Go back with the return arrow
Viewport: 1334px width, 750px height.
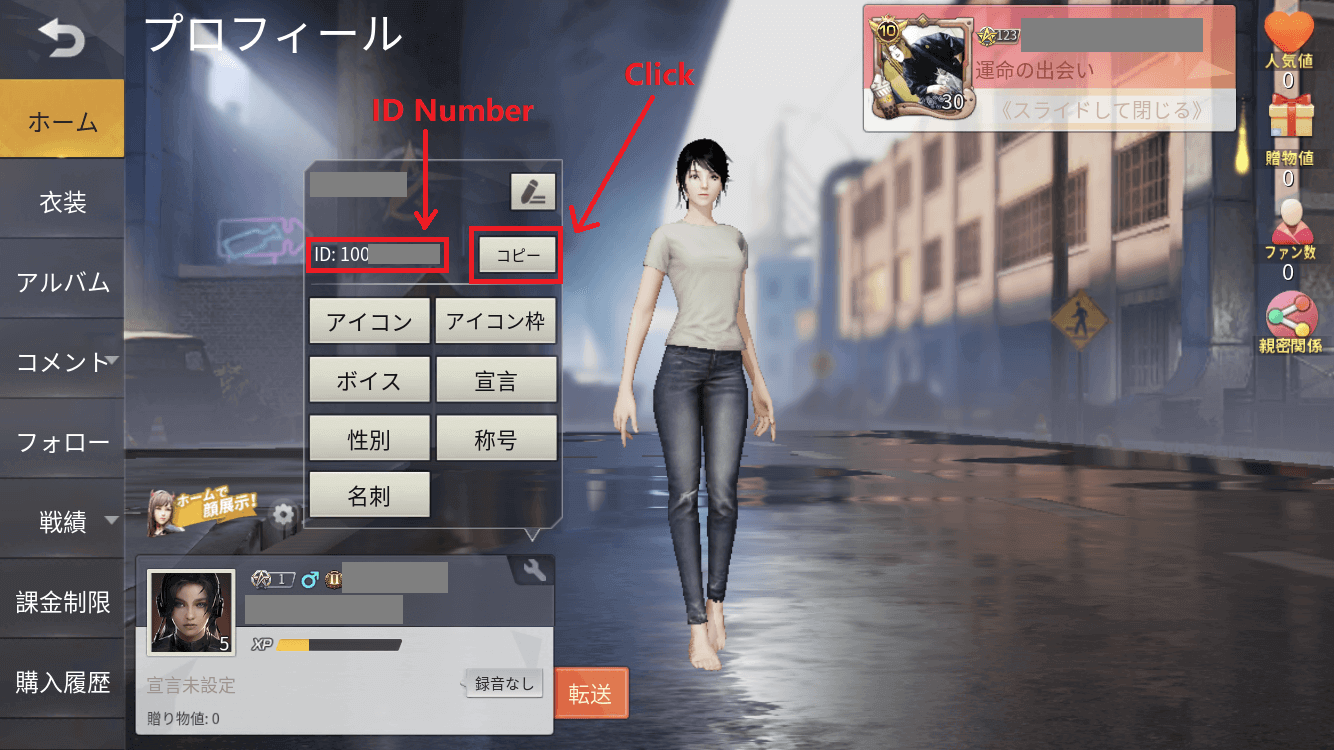tap(61, 40)
